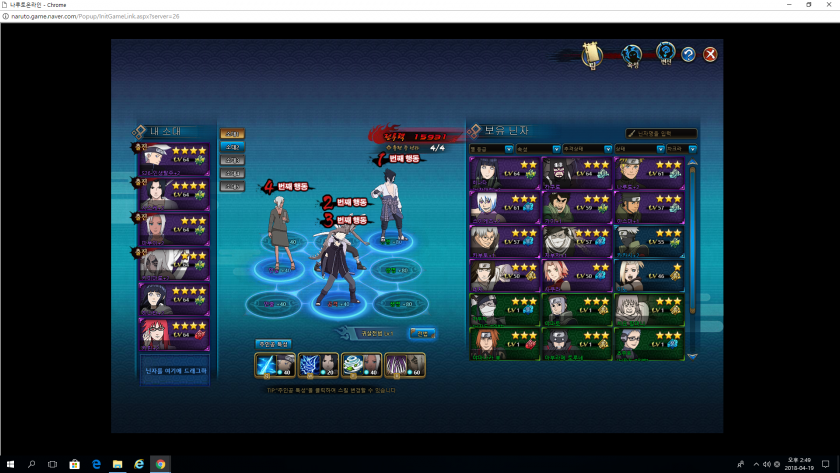Close the team formation window
The image size is (840, 473).
tap(710, 55)
